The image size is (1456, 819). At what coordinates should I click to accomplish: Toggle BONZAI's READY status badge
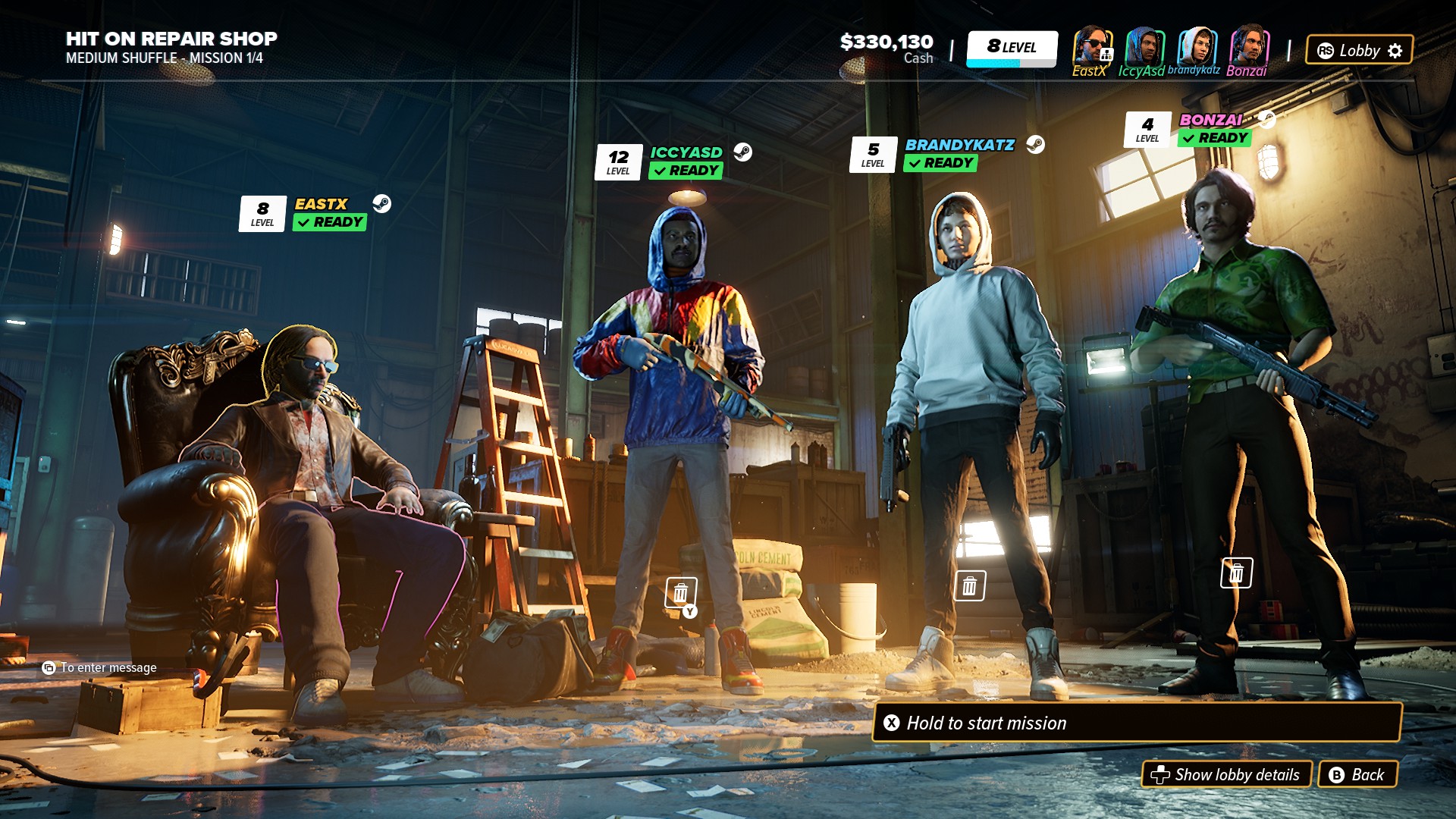tap(1213, 139)
